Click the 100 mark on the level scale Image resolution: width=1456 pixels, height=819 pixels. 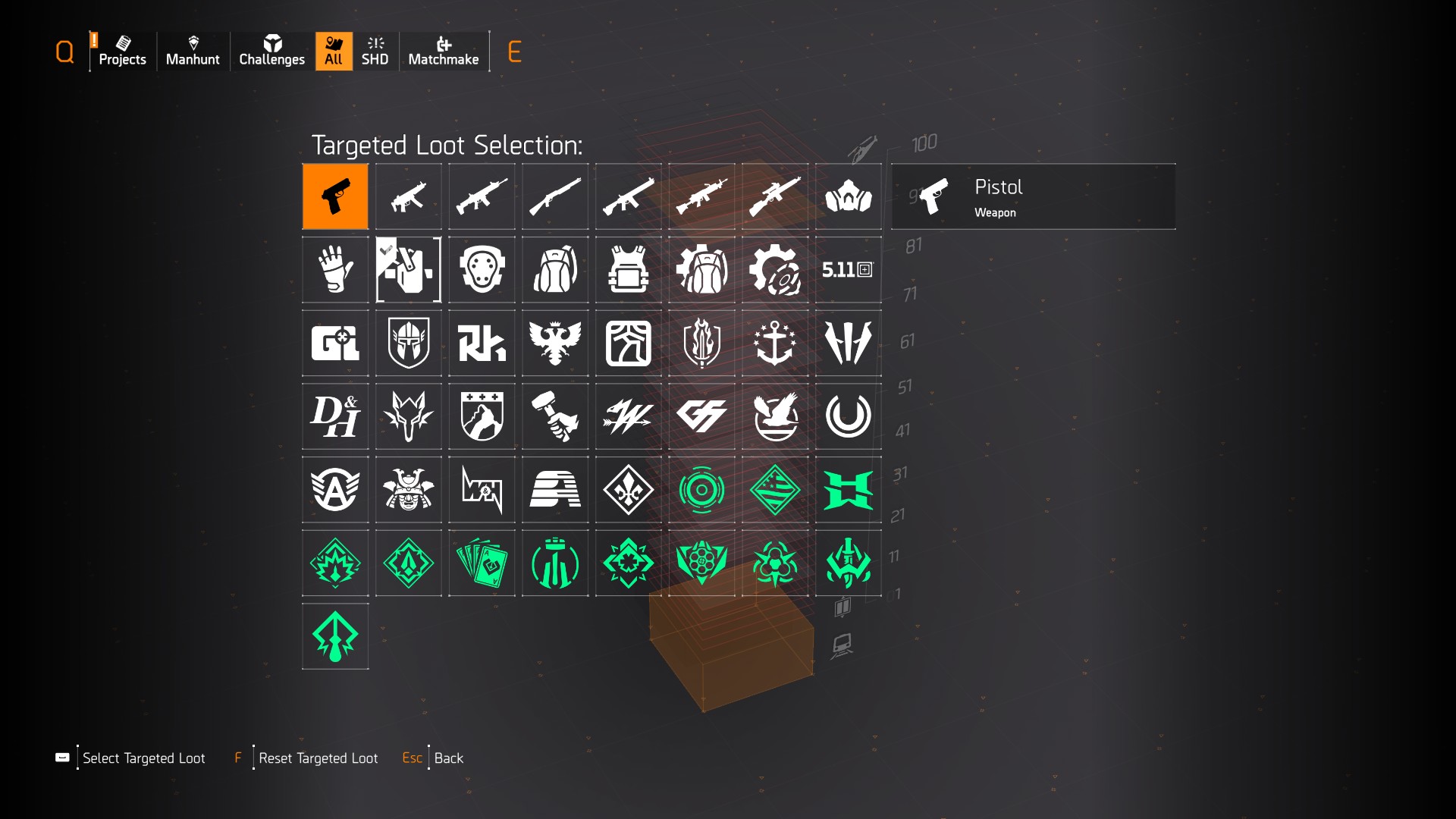(x=922, y=142)
